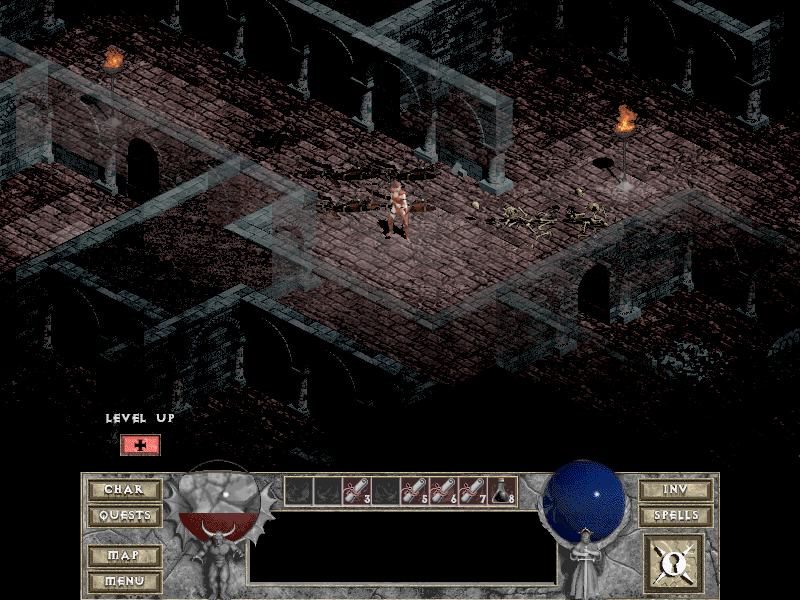Use the scroll in belt slot 5
This screenshot has height=600, width=800.
(x=415, y=490)
